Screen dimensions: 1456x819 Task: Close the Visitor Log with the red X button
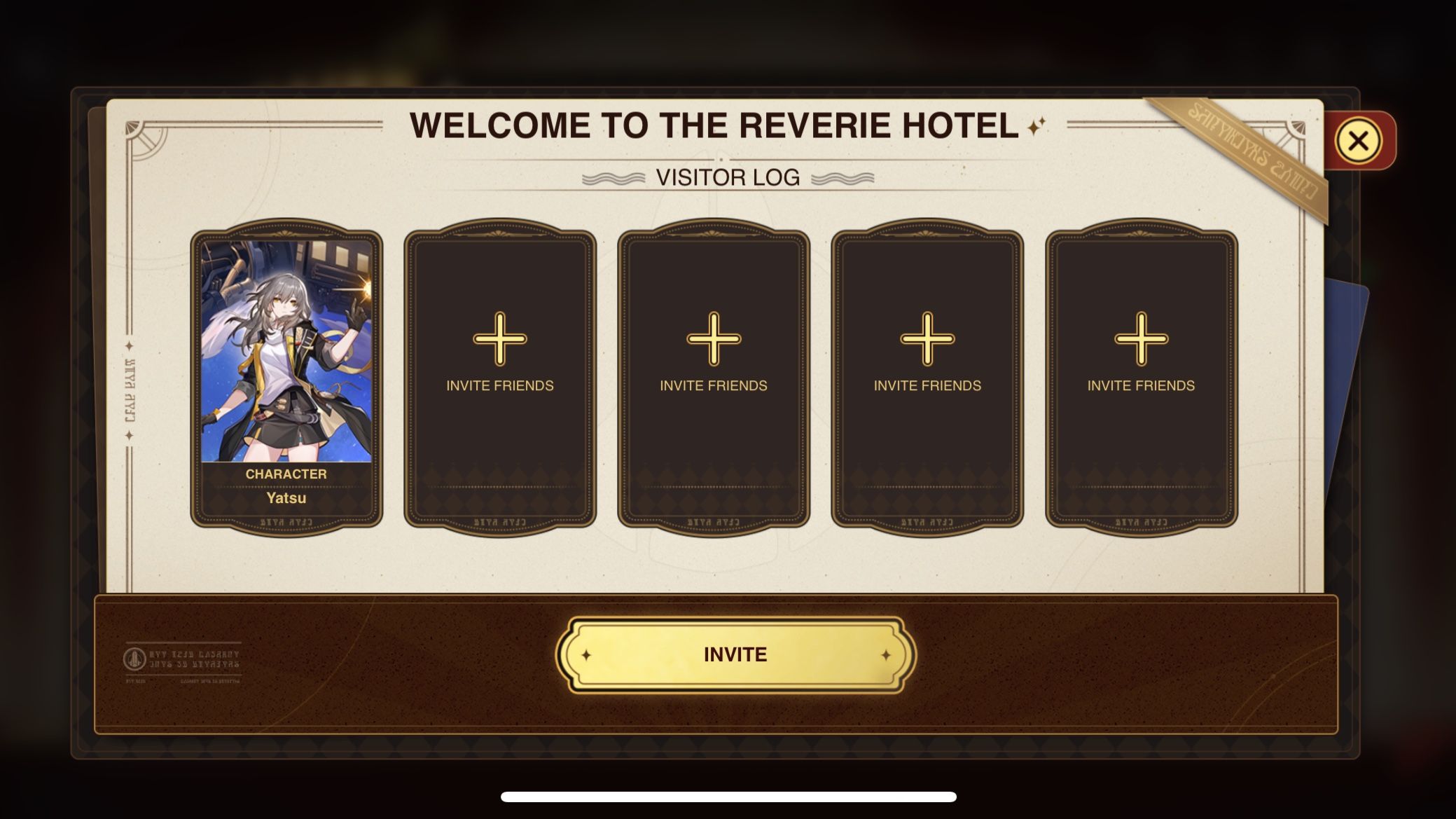(1357, 142)
